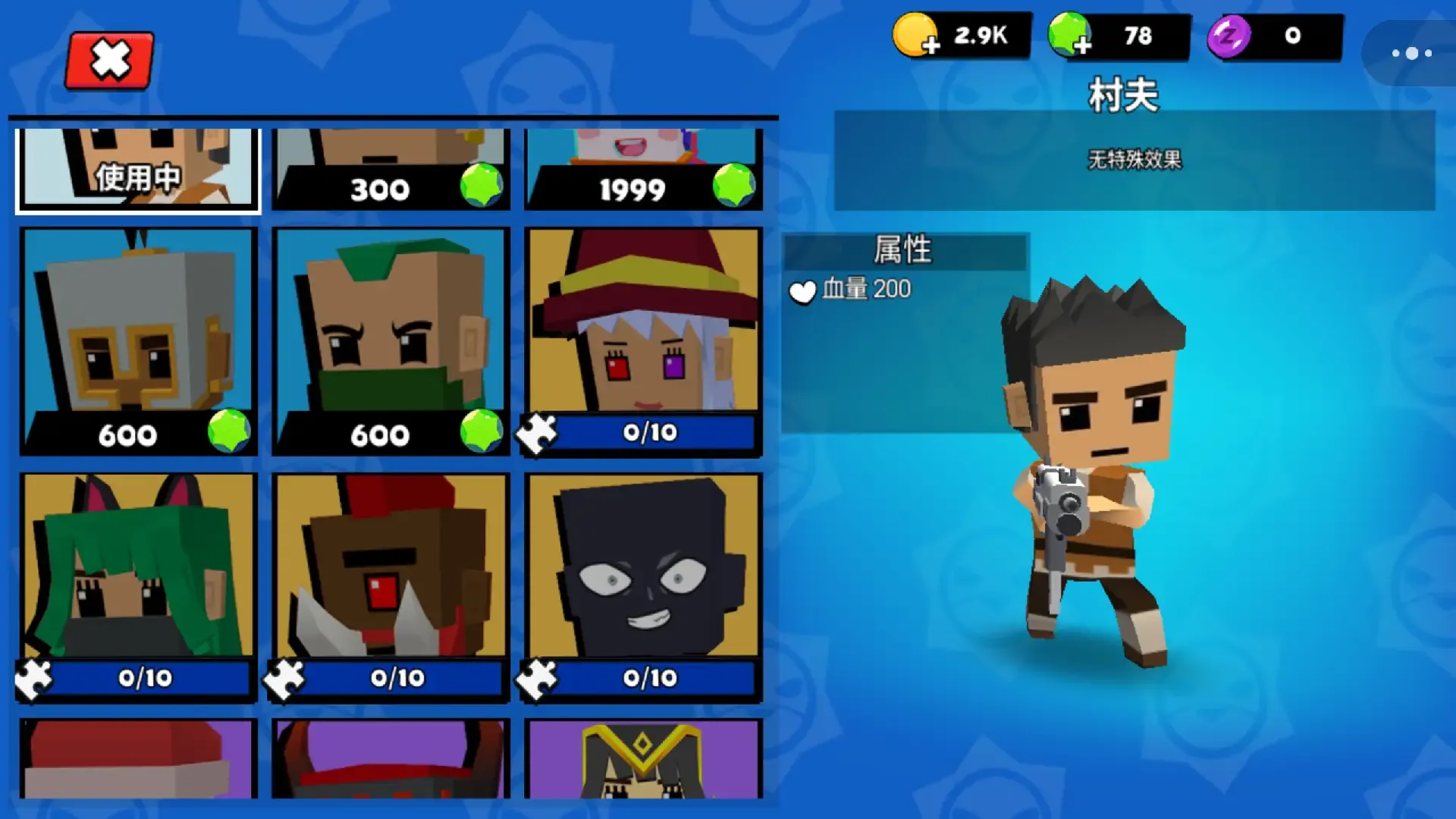Choose the black masked grinning skin
This screenshot has height=819, width=1456.
(x=643, y=587)
